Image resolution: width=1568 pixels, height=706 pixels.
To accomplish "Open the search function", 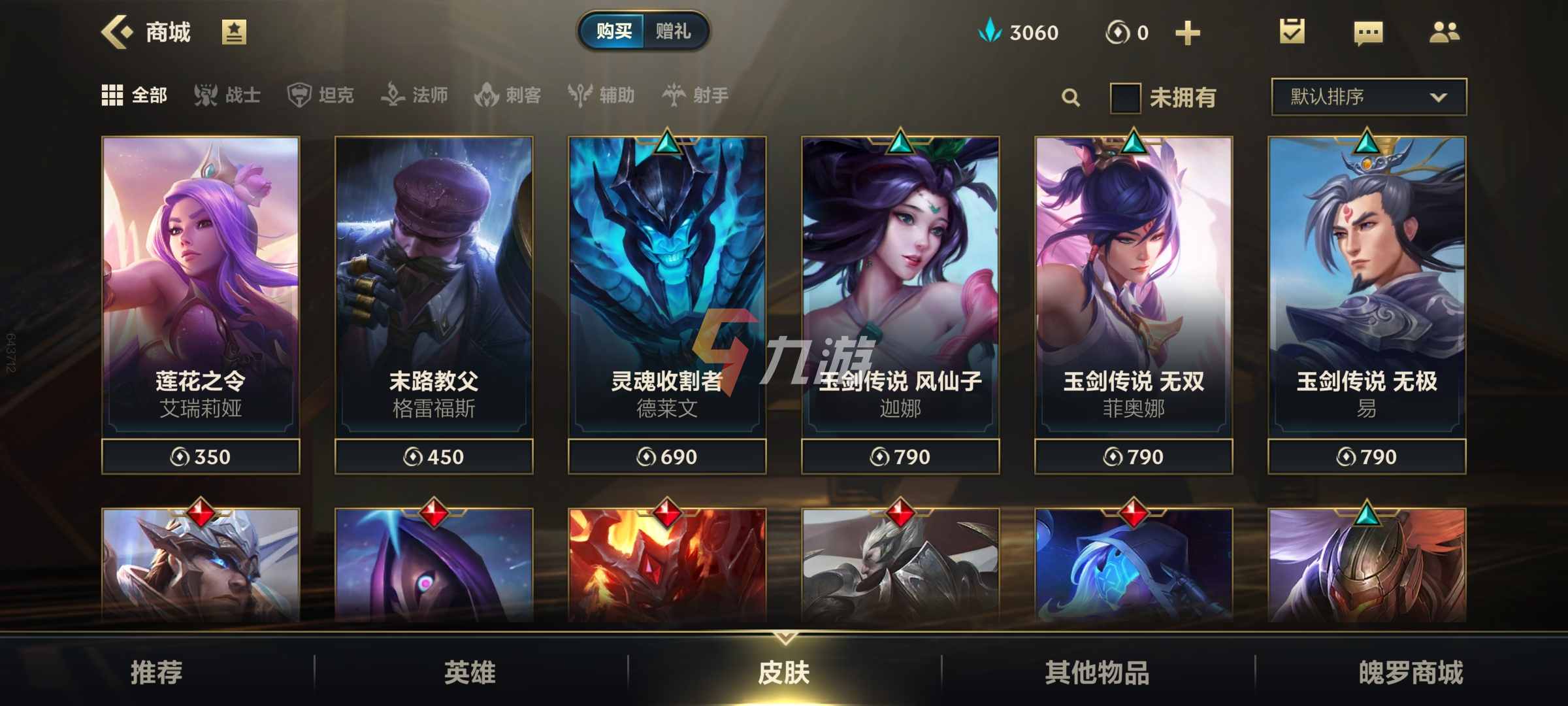I will click(x=1070, y=97).
